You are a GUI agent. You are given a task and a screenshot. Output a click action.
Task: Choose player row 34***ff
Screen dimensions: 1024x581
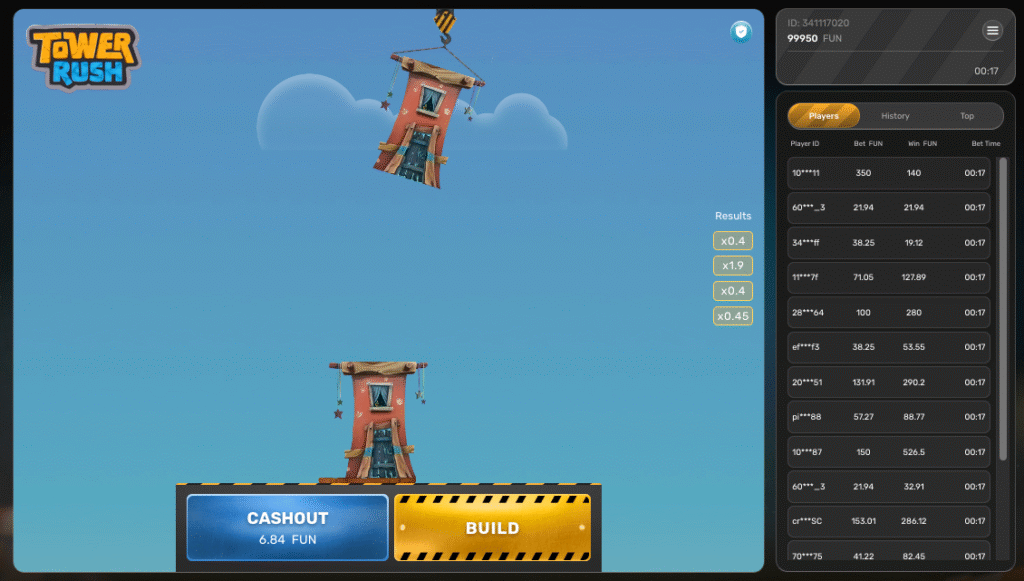point(888,243)
